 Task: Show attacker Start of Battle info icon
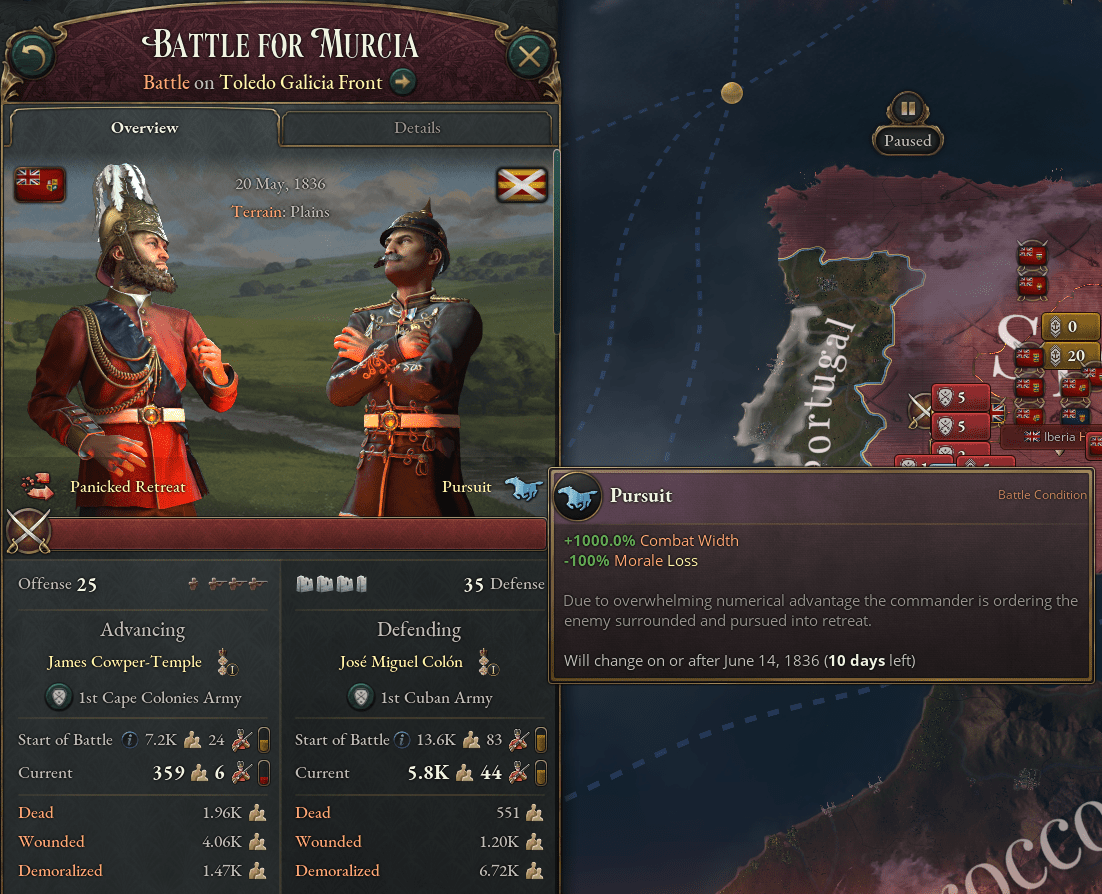click(x=130, y=740)
